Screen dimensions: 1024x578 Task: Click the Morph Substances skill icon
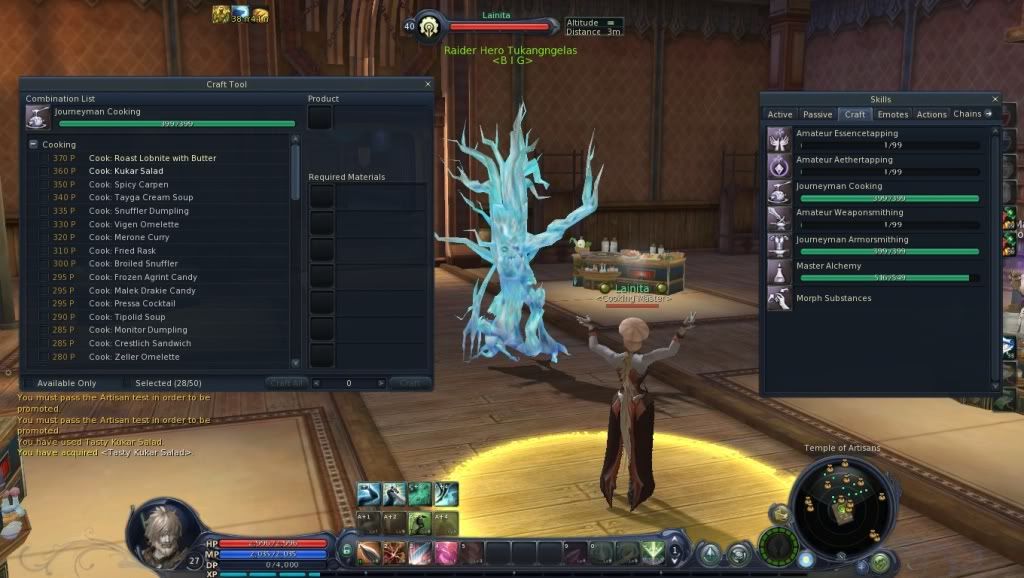click(780, 298)
